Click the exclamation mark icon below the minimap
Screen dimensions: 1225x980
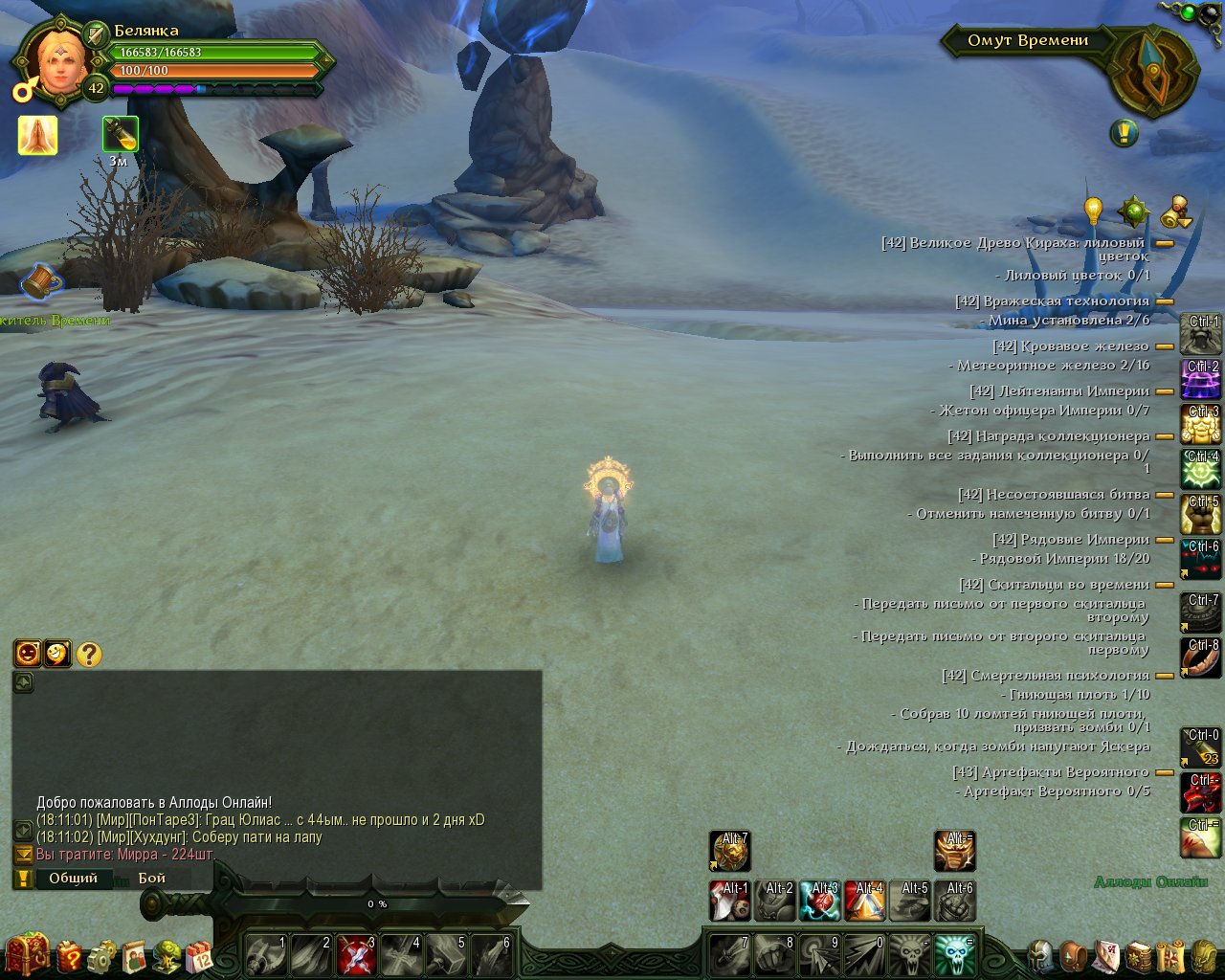(1124, 133)
